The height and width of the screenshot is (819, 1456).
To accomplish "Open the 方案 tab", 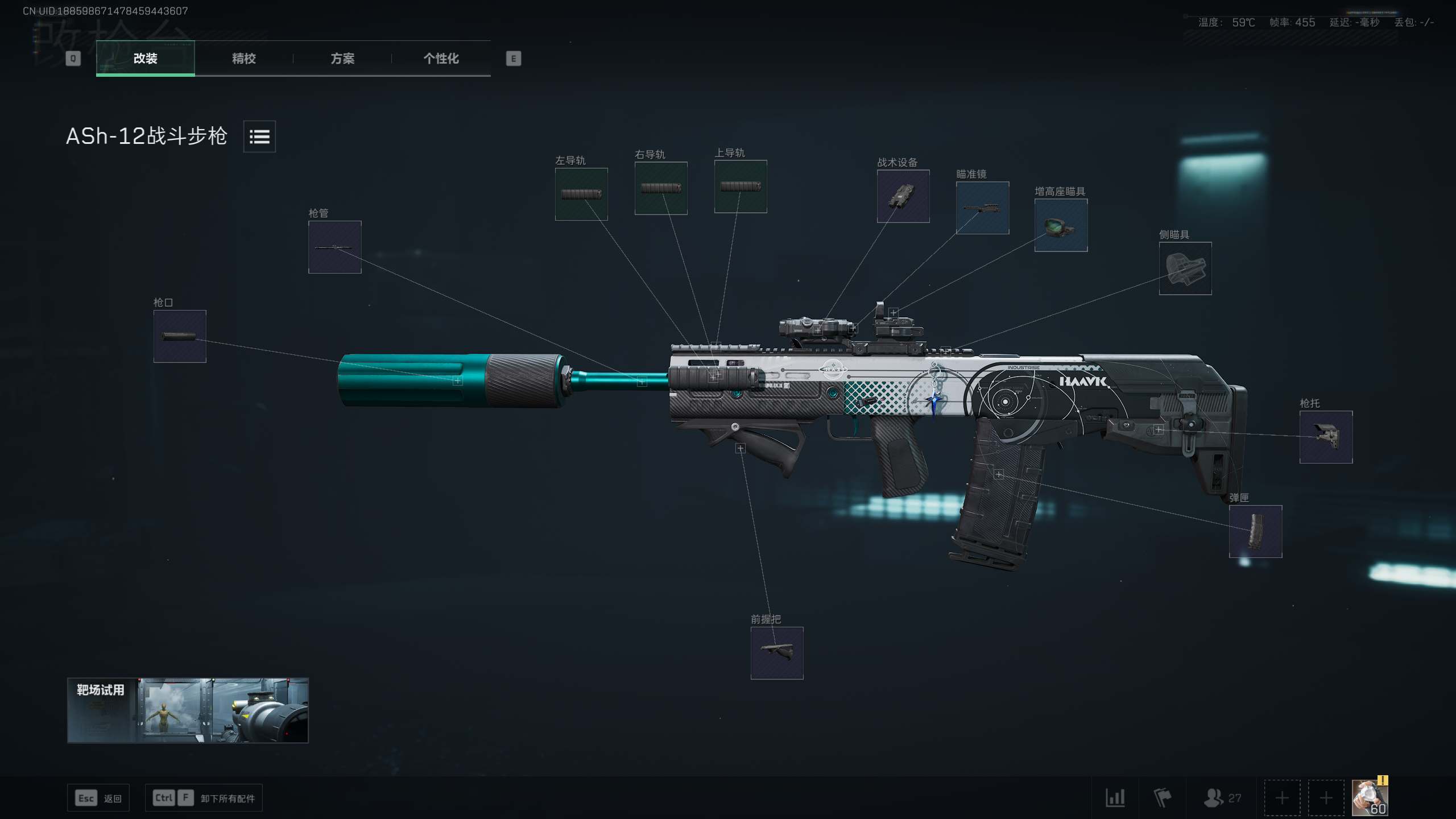I will click(342, 59).
